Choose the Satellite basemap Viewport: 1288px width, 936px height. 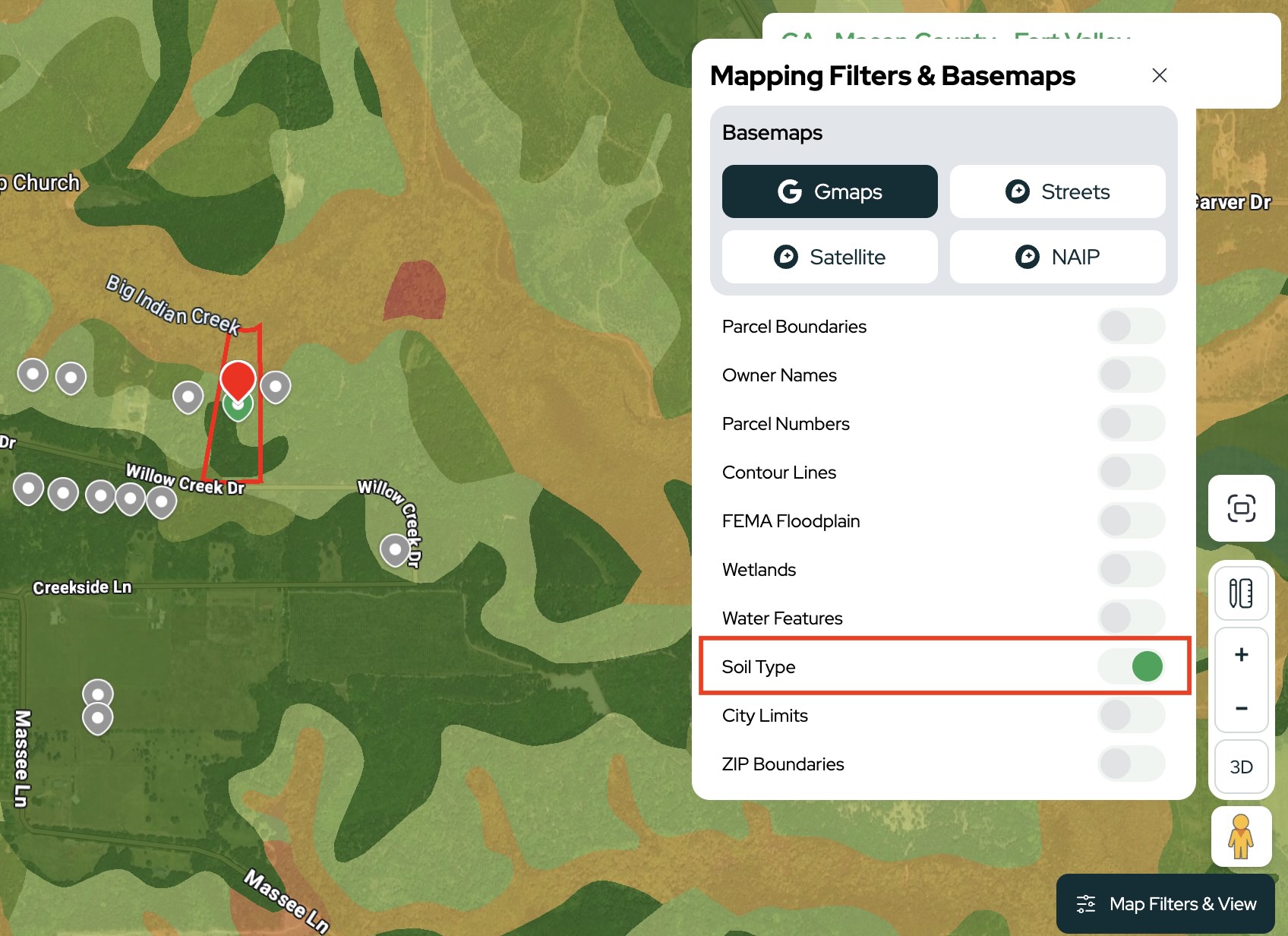829,257
